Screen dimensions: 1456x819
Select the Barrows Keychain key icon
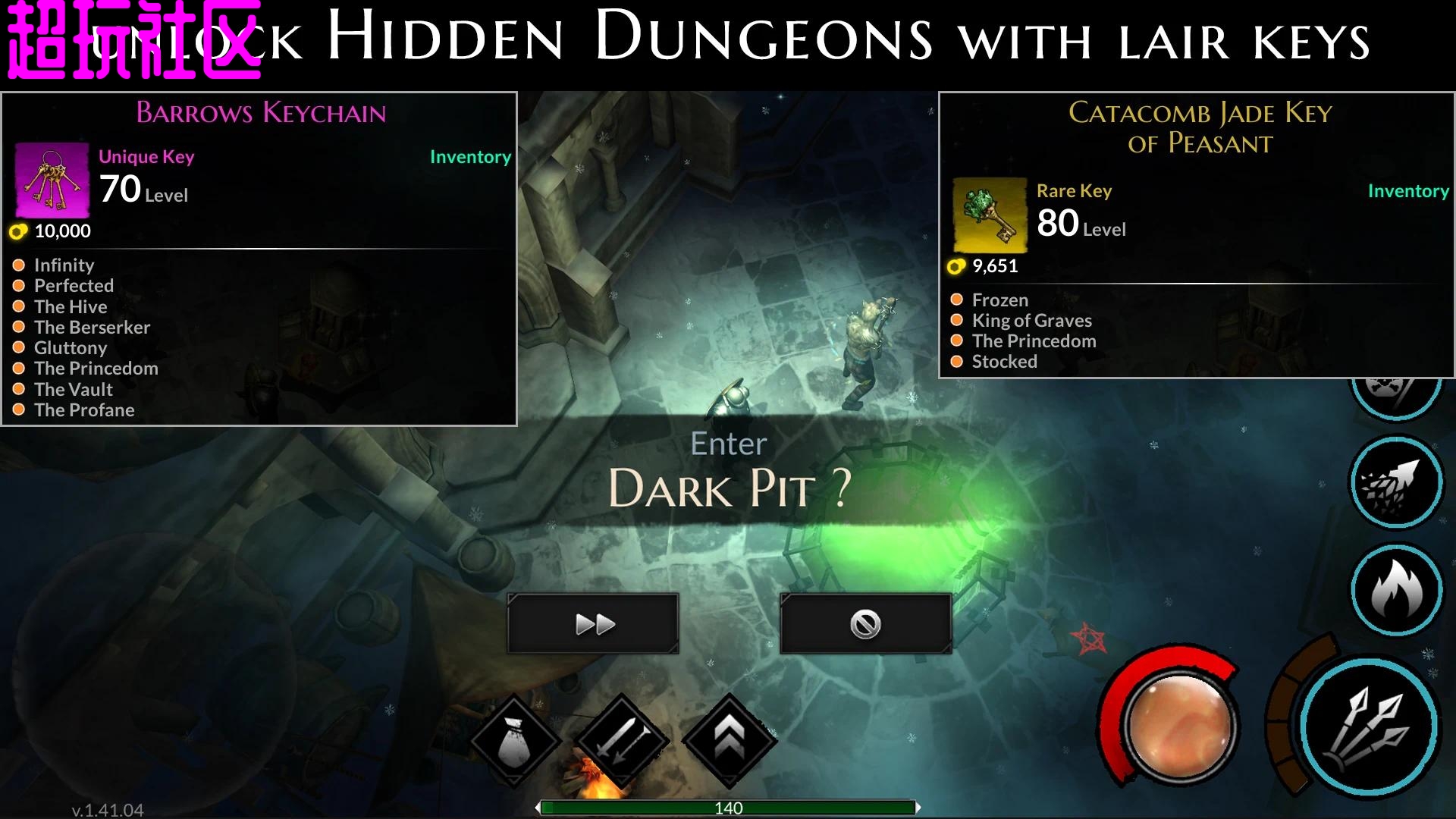(x=52, y=181)
